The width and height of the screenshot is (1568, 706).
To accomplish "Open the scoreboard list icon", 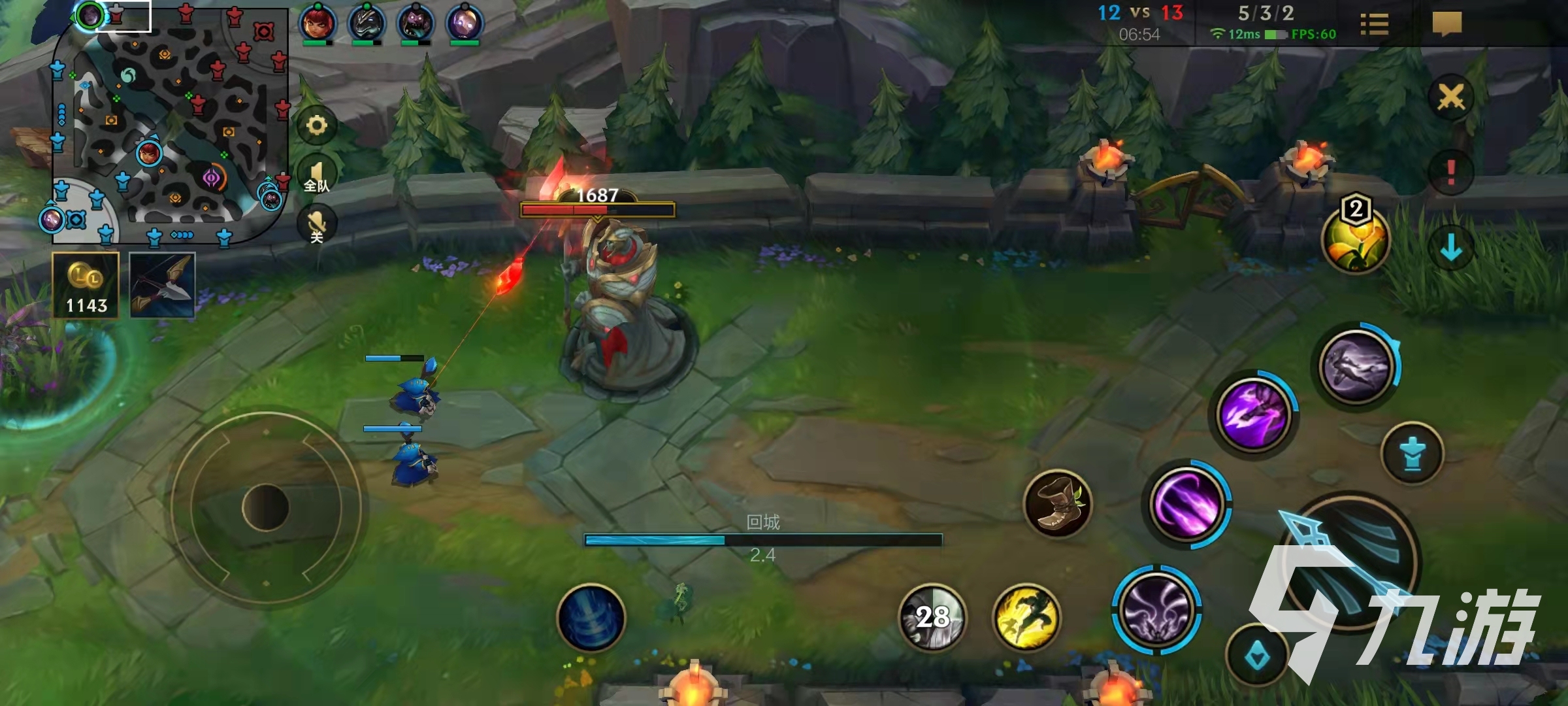I will [x=1374, y=25].
